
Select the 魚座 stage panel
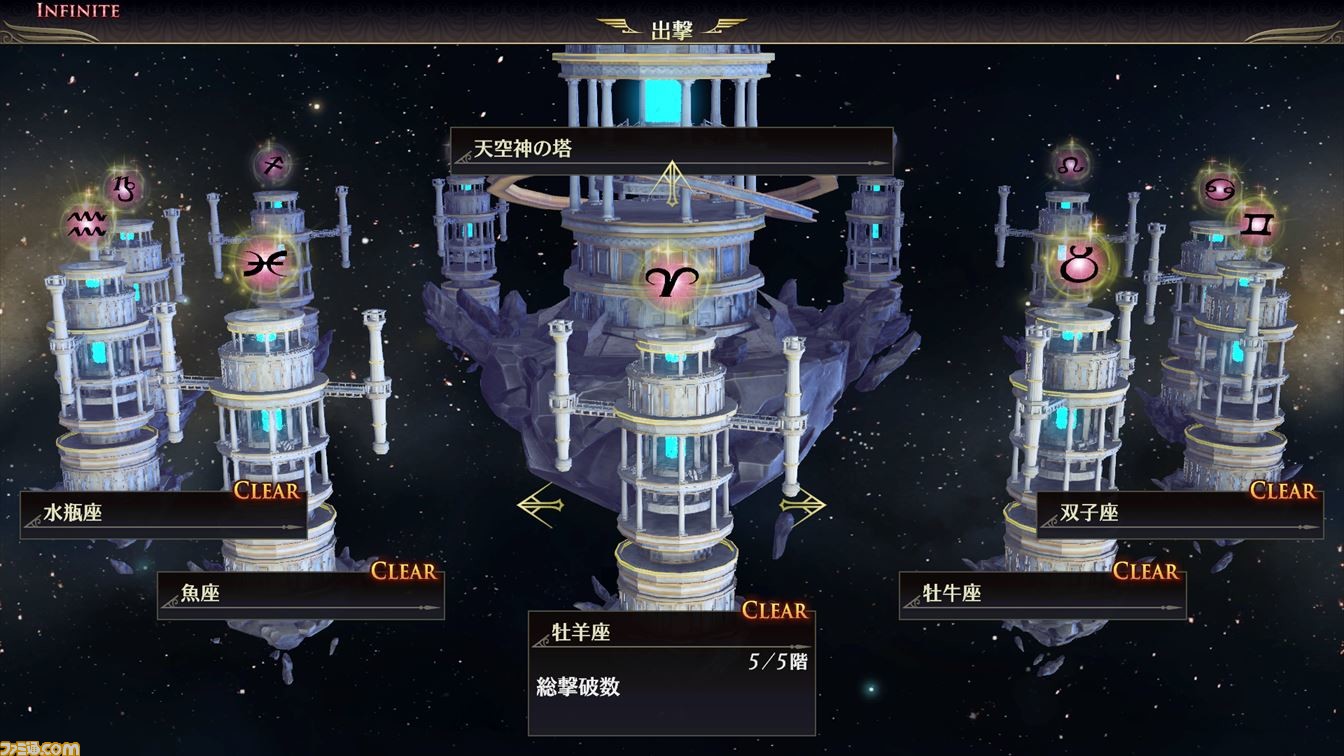pos(300,594)
